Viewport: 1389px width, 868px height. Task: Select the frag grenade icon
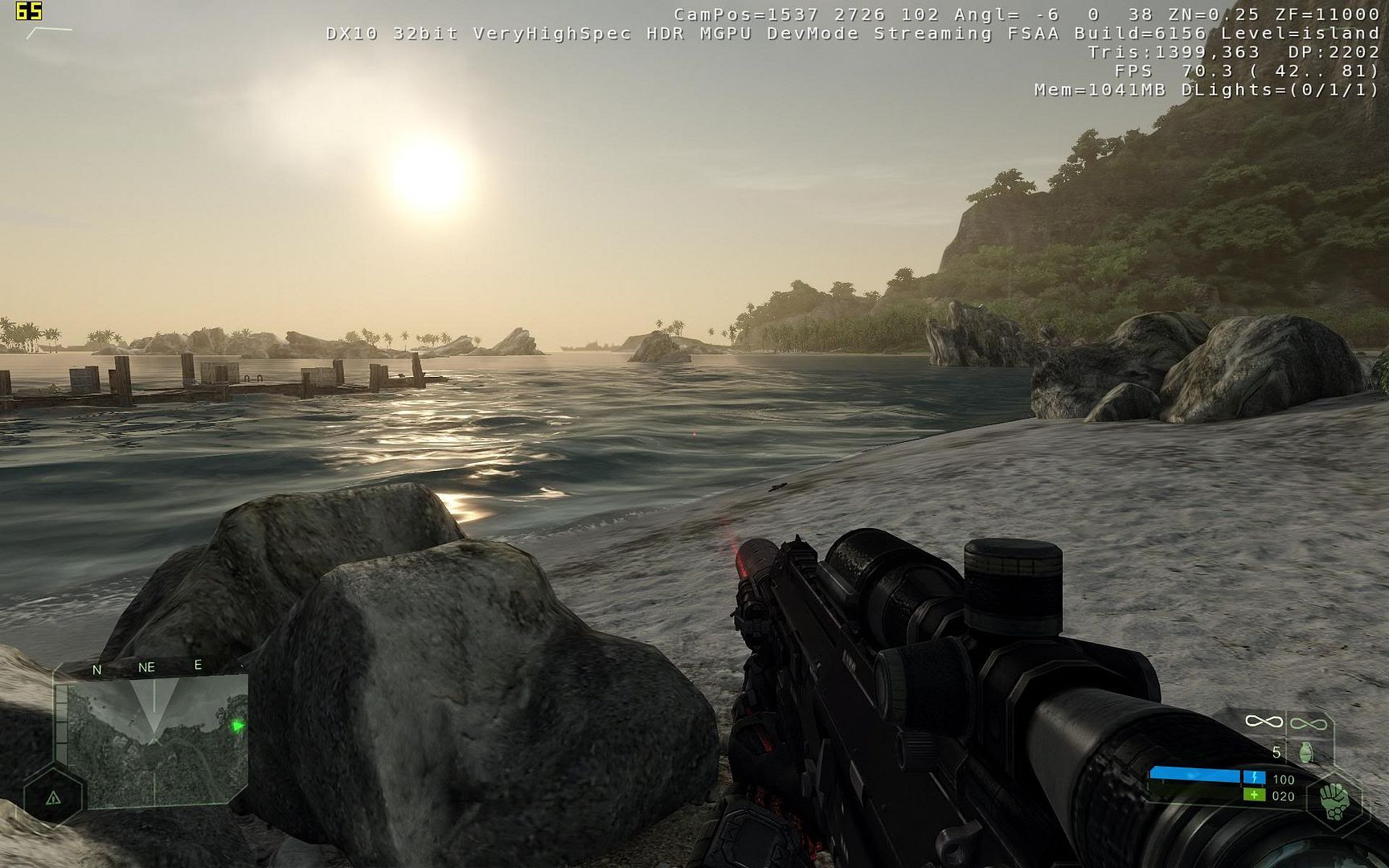1306,752
